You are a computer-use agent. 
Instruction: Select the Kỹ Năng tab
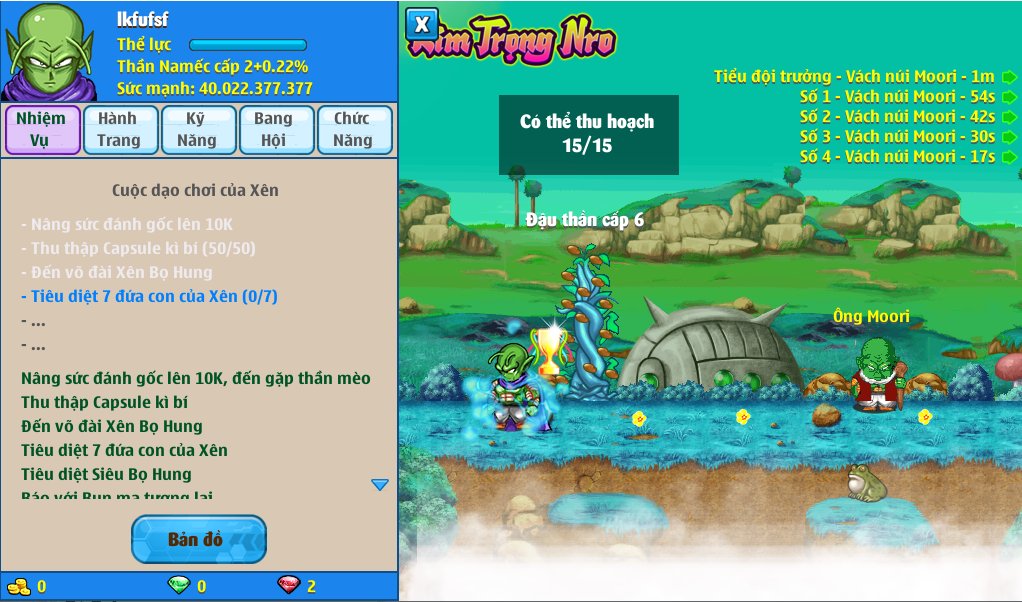(x=197, y=130)
